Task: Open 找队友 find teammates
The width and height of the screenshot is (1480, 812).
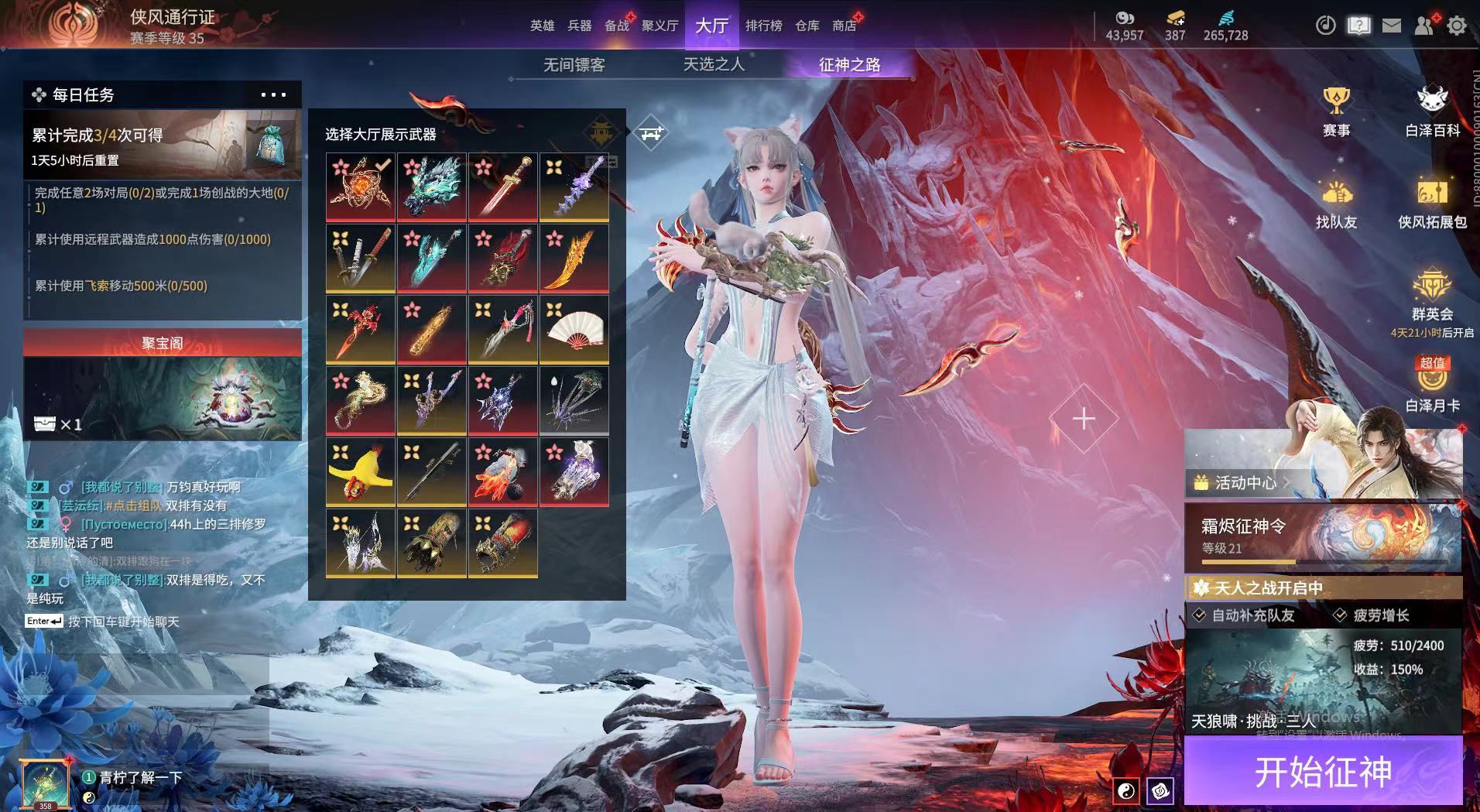Action: 1336,203
